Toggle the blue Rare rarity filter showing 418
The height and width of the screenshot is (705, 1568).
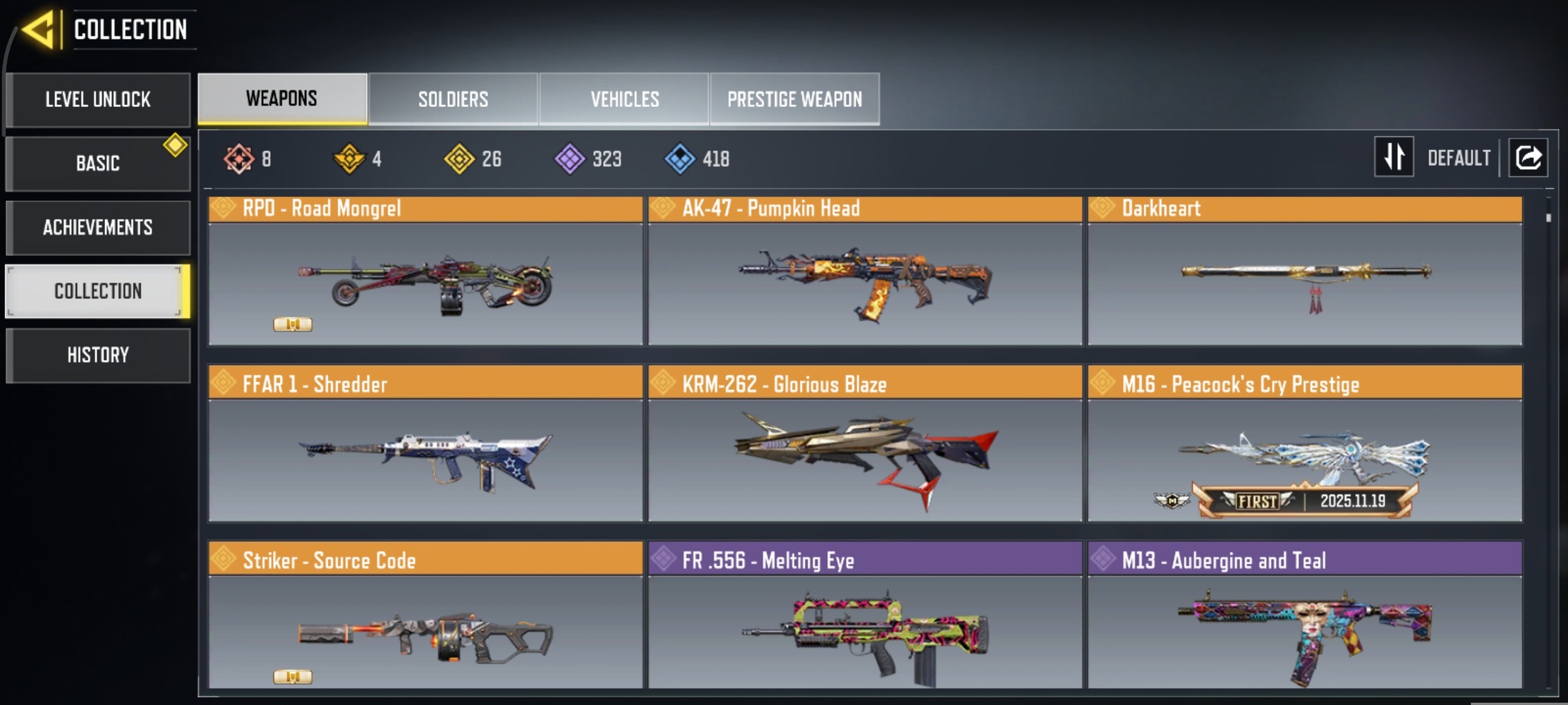[681, 159]
